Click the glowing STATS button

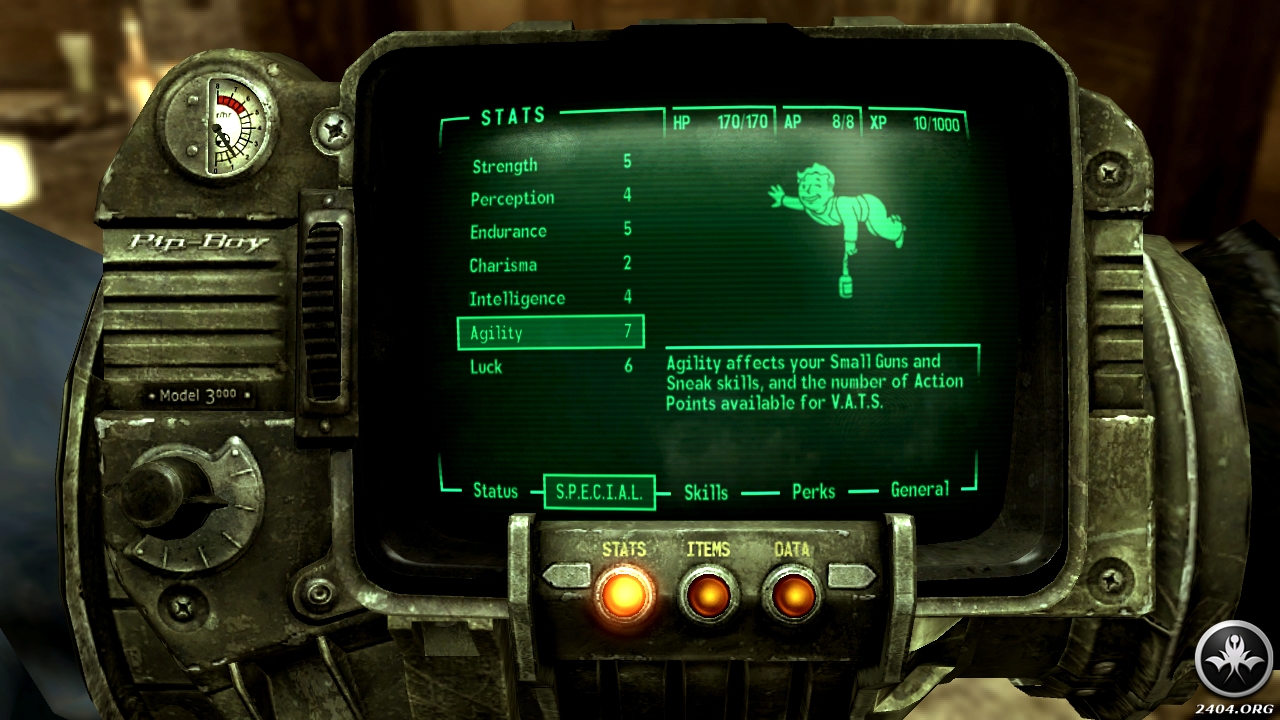(624, 594)
